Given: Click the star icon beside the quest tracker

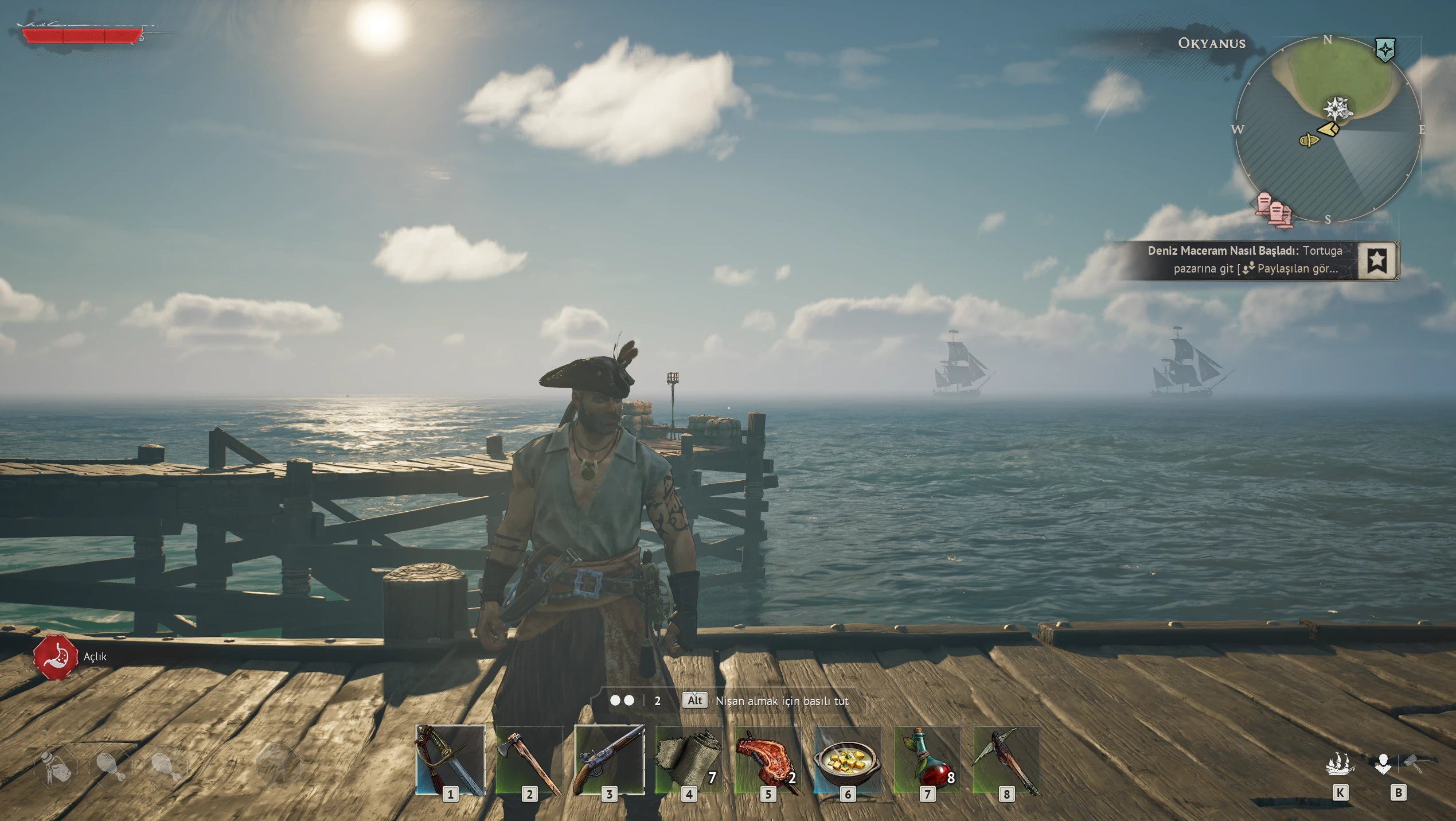Looking at the screenshot, I should pos(1377,260).
